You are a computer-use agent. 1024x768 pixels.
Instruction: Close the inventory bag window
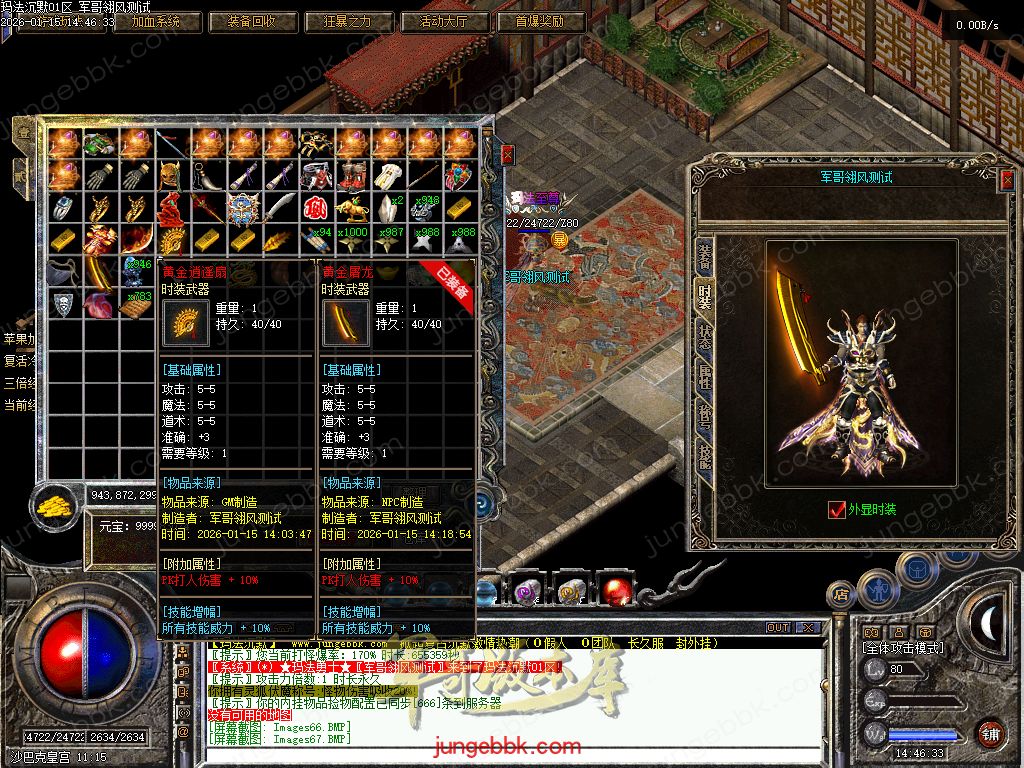click(x=507, y=154)
